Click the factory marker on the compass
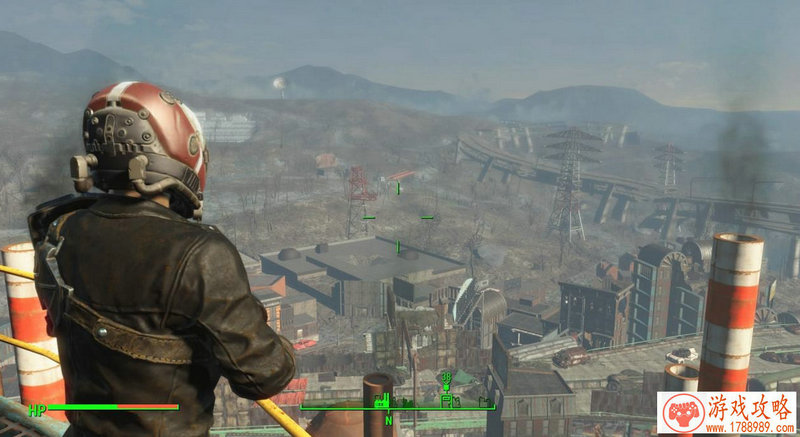 pos(382,401)
